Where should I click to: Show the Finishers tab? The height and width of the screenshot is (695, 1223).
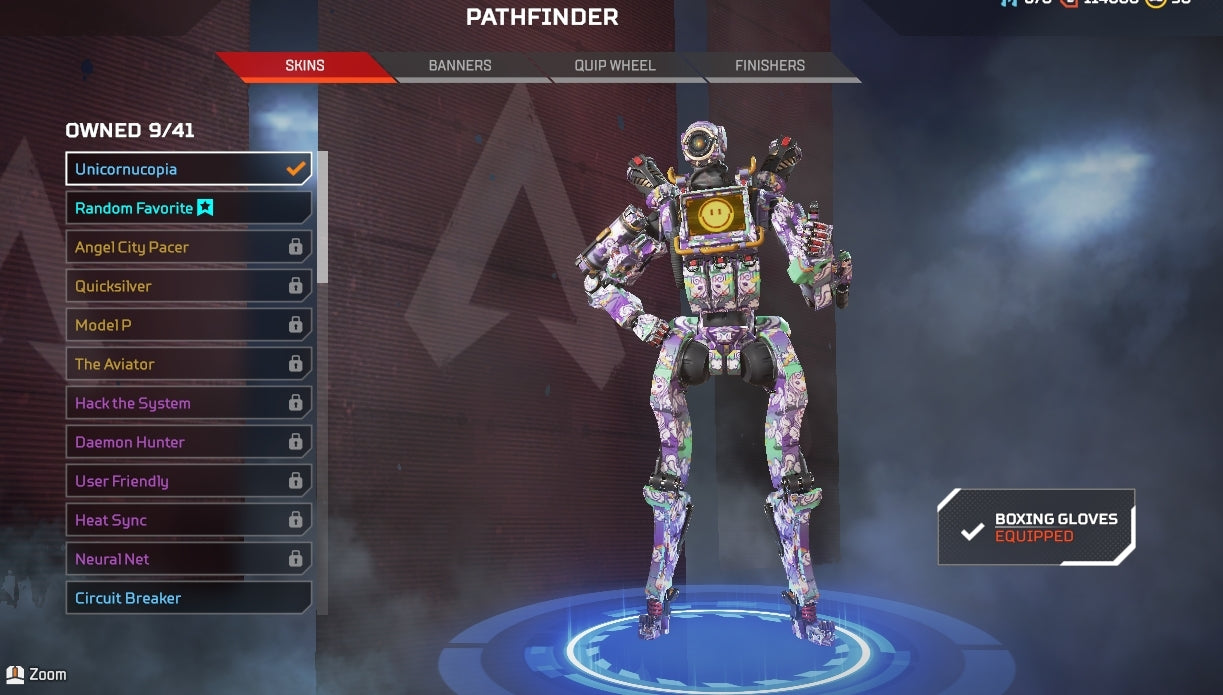pos(769,66)
